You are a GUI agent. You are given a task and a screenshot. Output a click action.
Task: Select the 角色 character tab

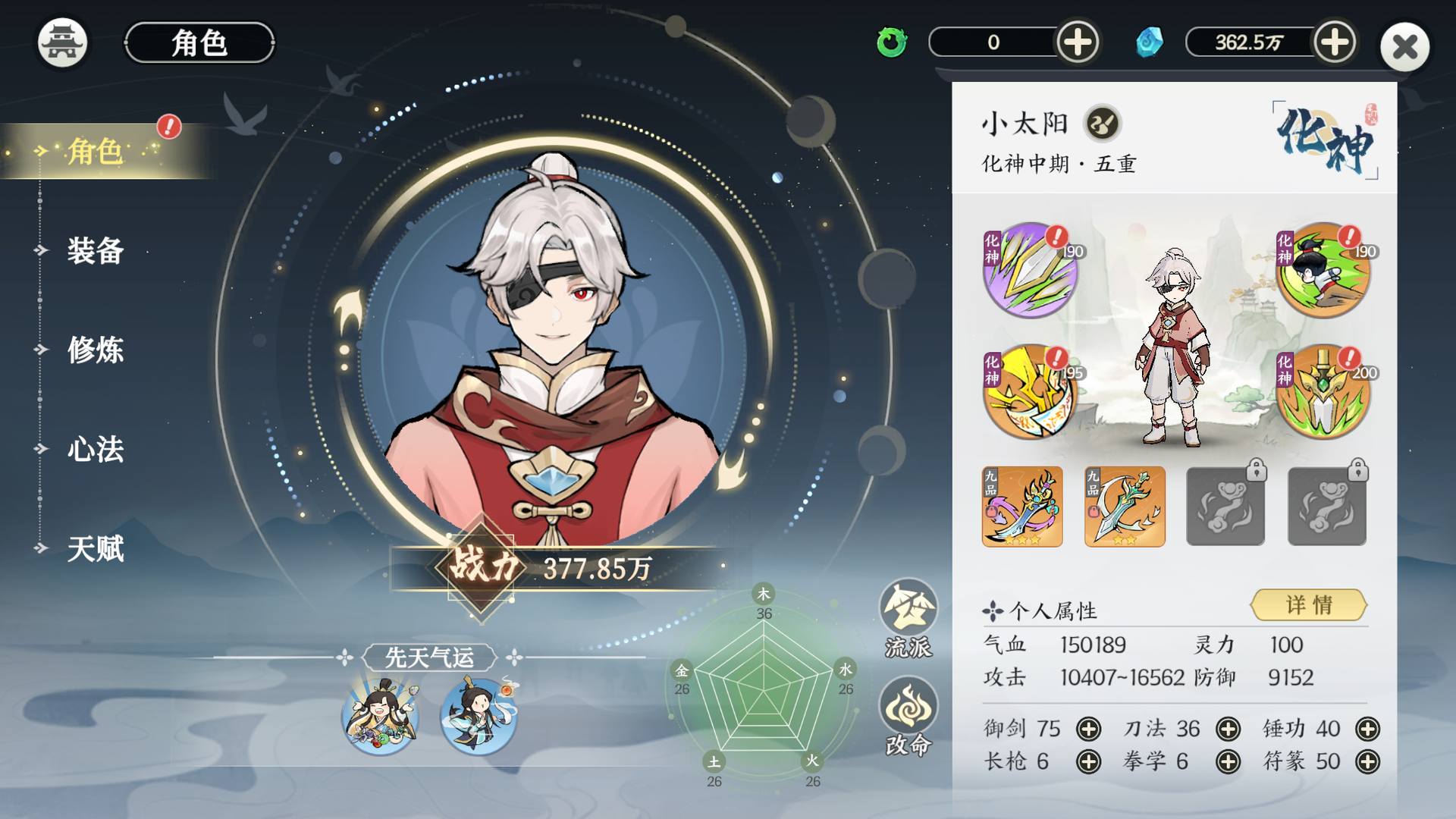coord(95,151)
